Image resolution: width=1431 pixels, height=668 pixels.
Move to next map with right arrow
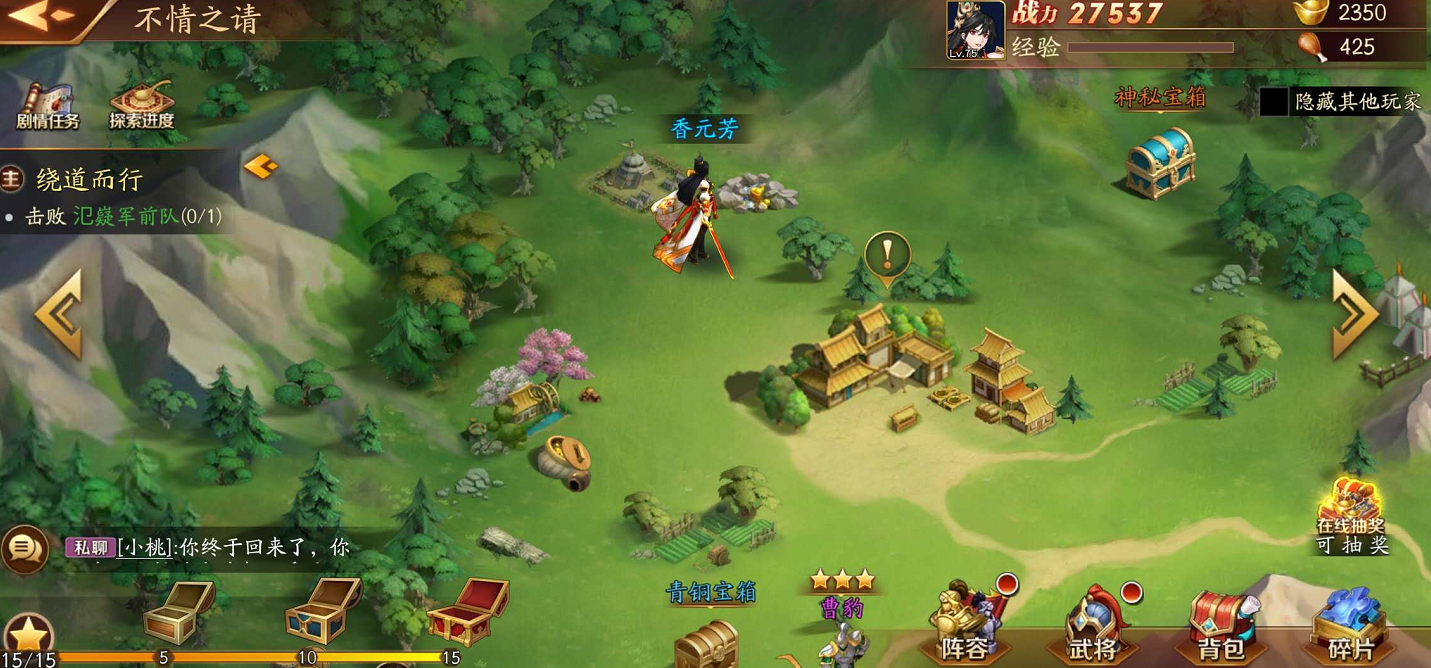click(x=1355, y=314)
